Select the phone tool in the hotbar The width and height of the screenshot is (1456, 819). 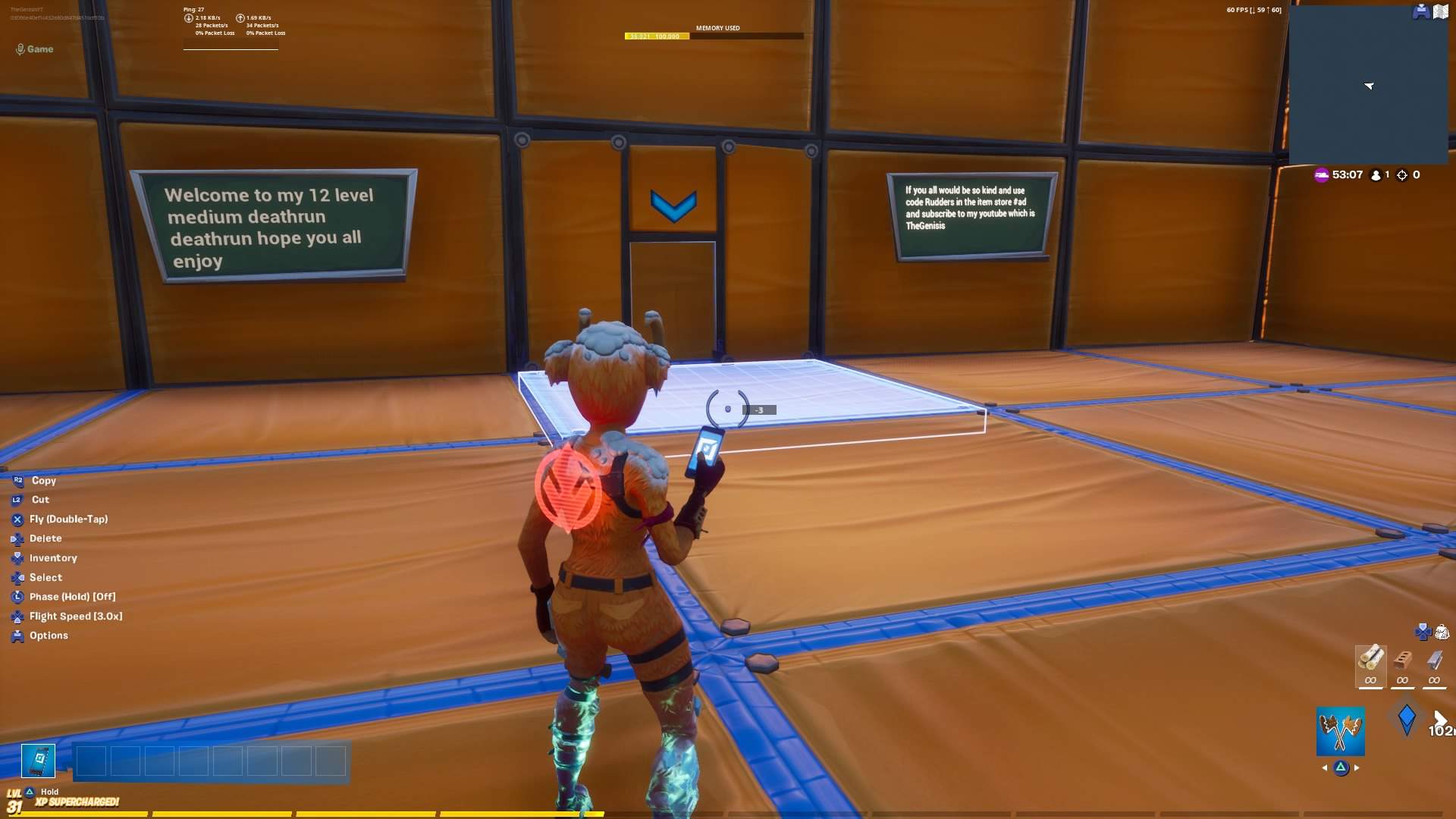point(37,761)
